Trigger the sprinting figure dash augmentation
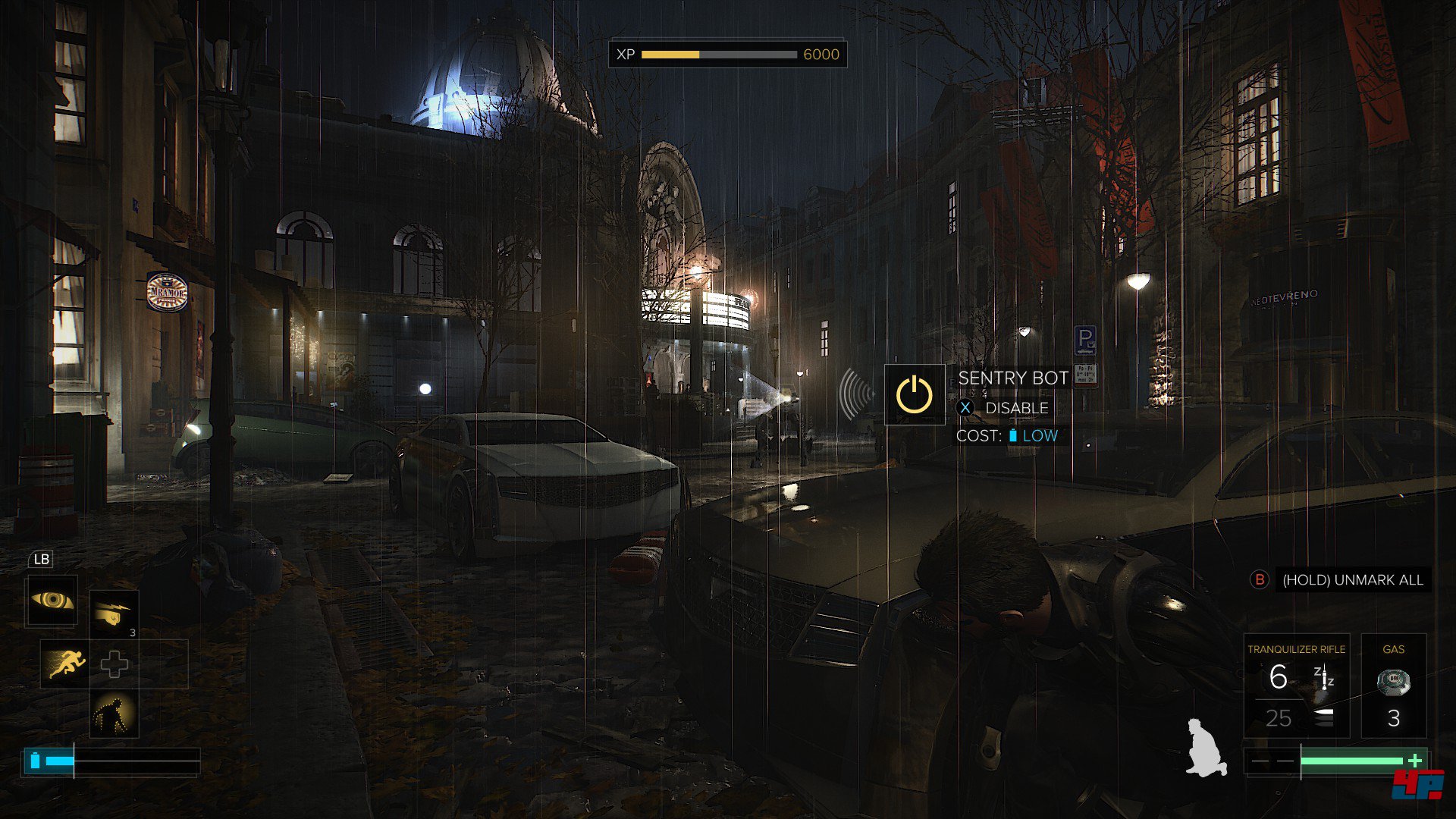The image size is (1456, 819). point(64,664)
